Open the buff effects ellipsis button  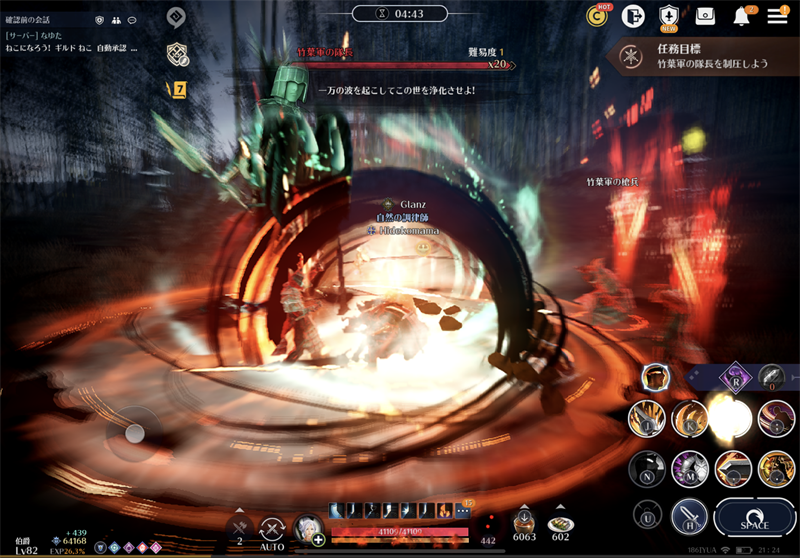click(x=463, y=510)
